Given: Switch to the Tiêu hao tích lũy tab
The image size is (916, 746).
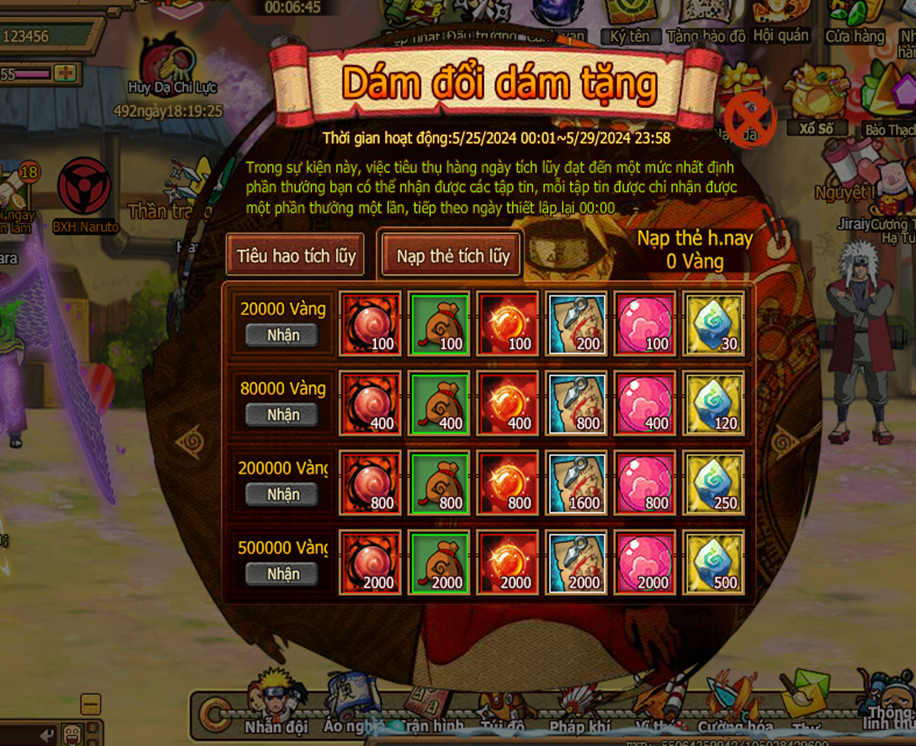Looking at the screenshot, I should pyautogui.click(x=295, y=256).
